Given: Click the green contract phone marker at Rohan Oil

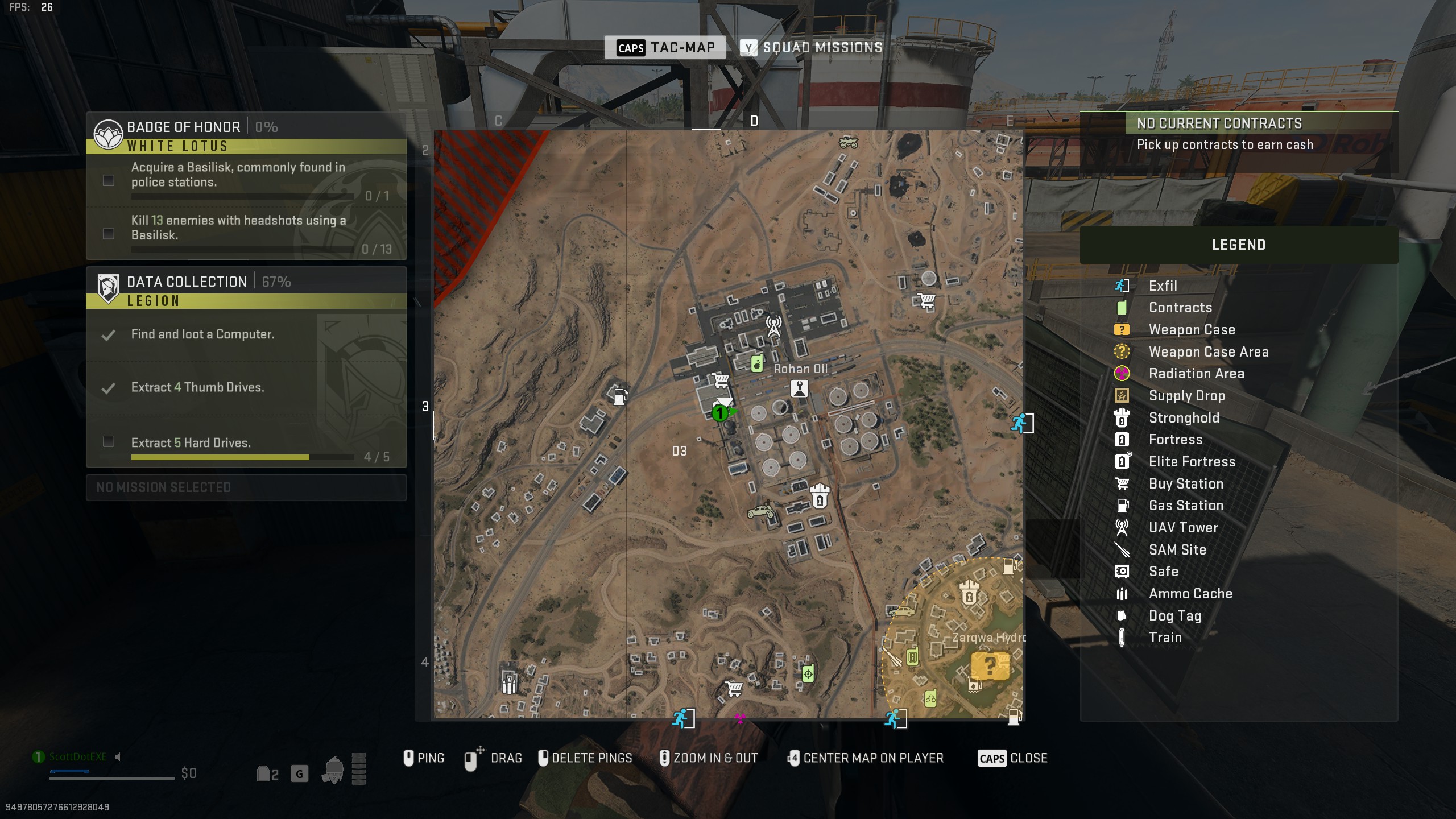Looking at the screenshot, I should [x=756, y=363].
